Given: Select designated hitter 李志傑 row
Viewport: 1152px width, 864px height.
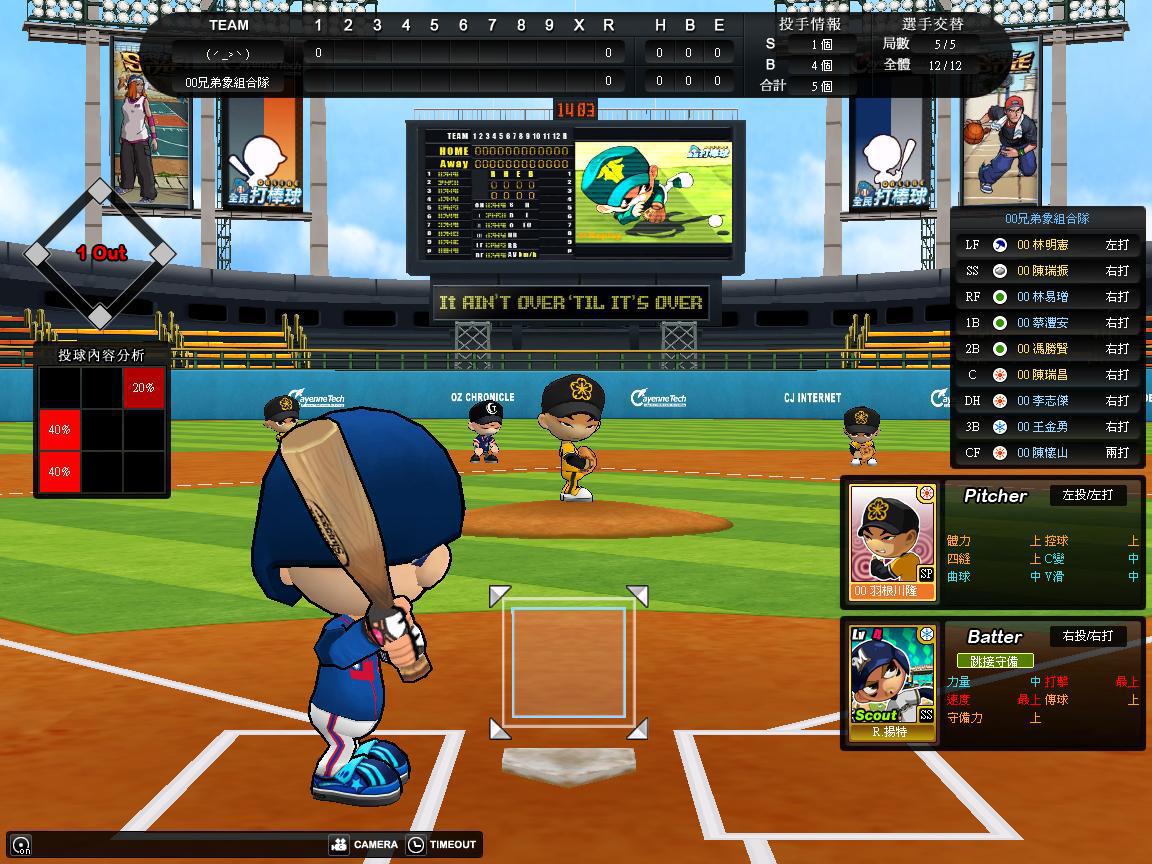Looking at the screenshot, I should click(x=1046, y=400).
